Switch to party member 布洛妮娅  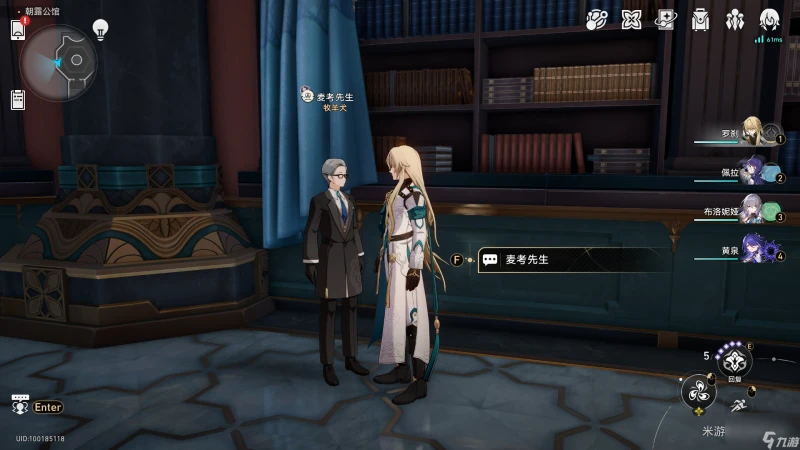coord(754,210)
